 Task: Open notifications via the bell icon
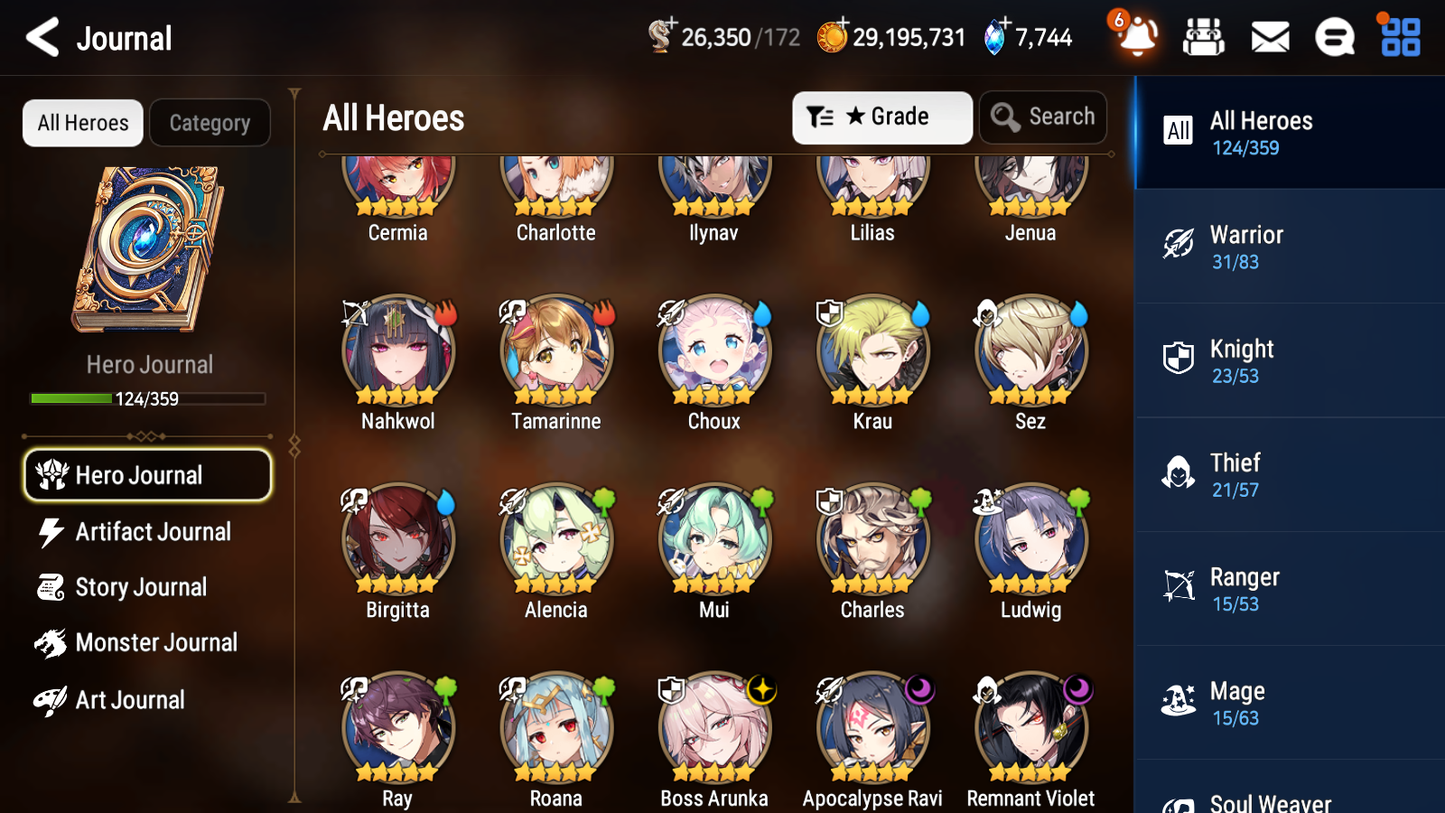pos(1134,37)
